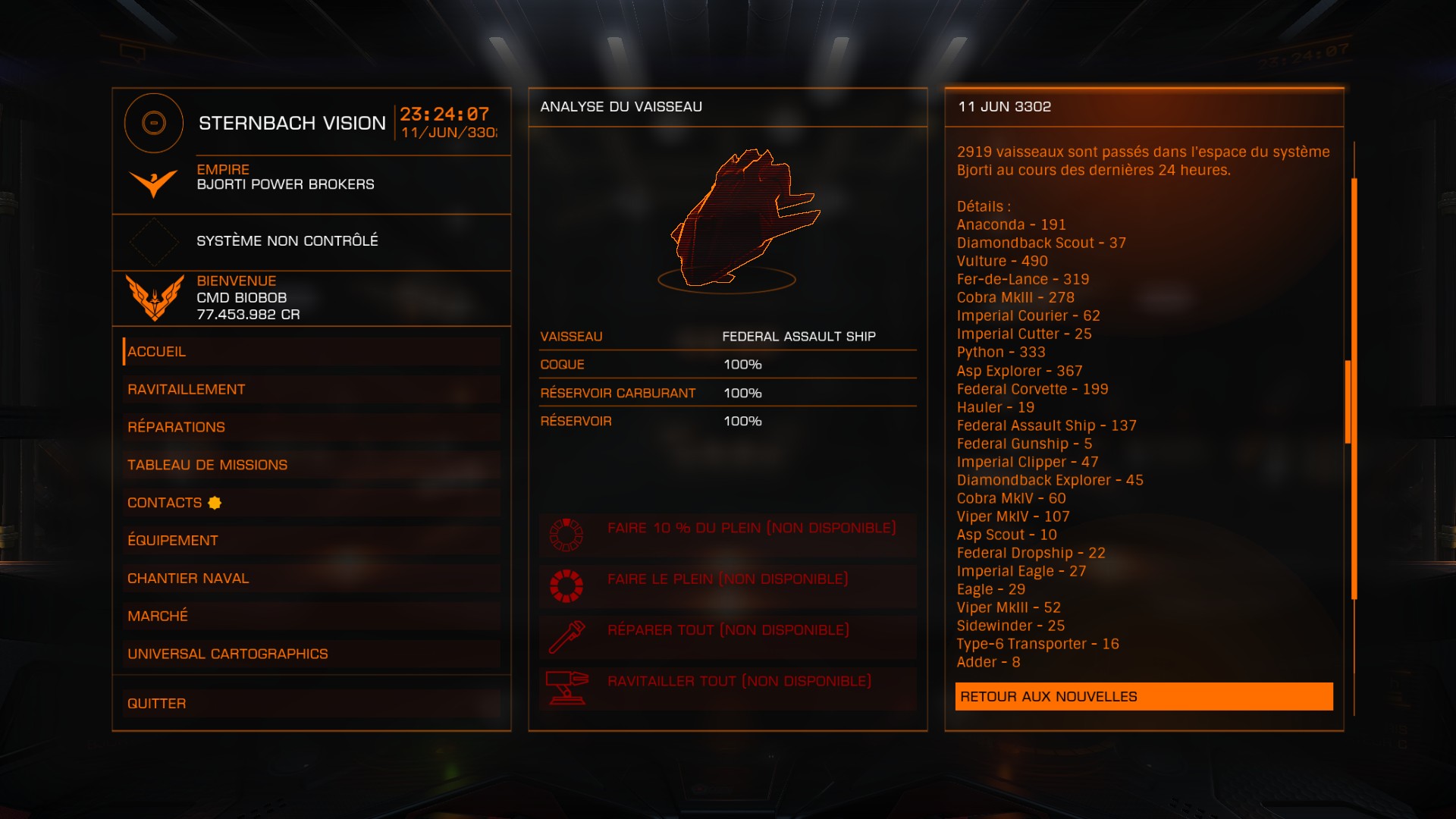
Task: Open the Accueil menu entry
Action: (311, 352)
